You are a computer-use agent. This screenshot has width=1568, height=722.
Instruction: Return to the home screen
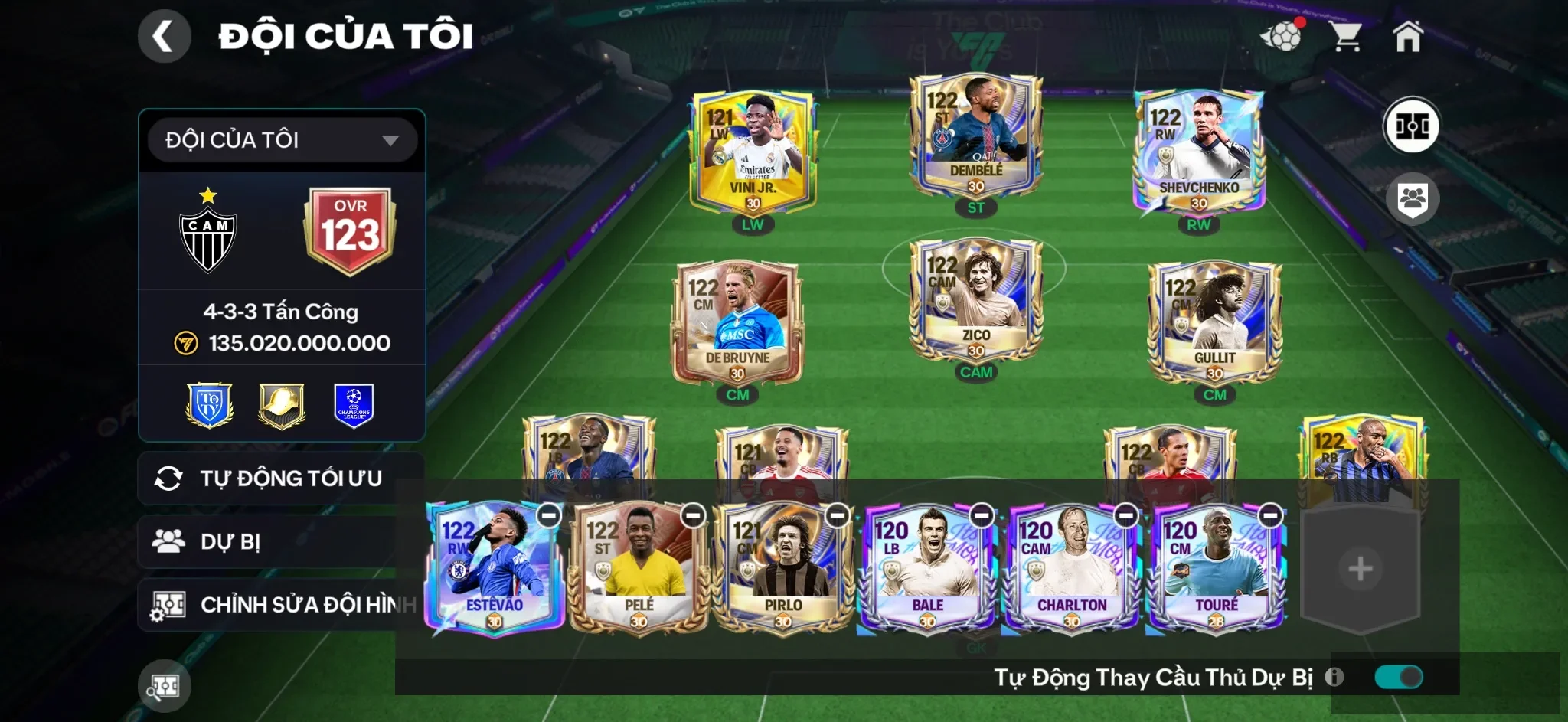[1407, 36]
